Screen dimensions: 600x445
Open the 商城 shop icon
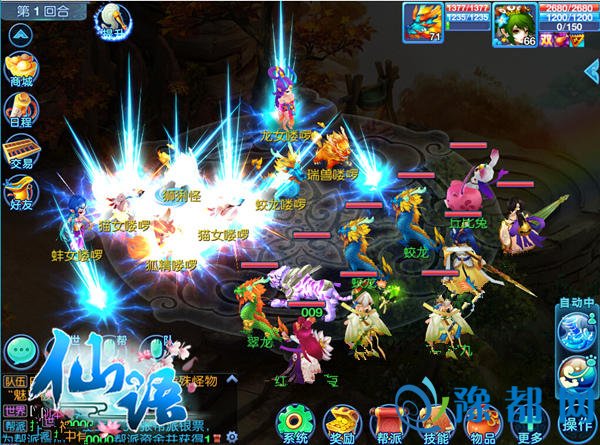[20, 70]
